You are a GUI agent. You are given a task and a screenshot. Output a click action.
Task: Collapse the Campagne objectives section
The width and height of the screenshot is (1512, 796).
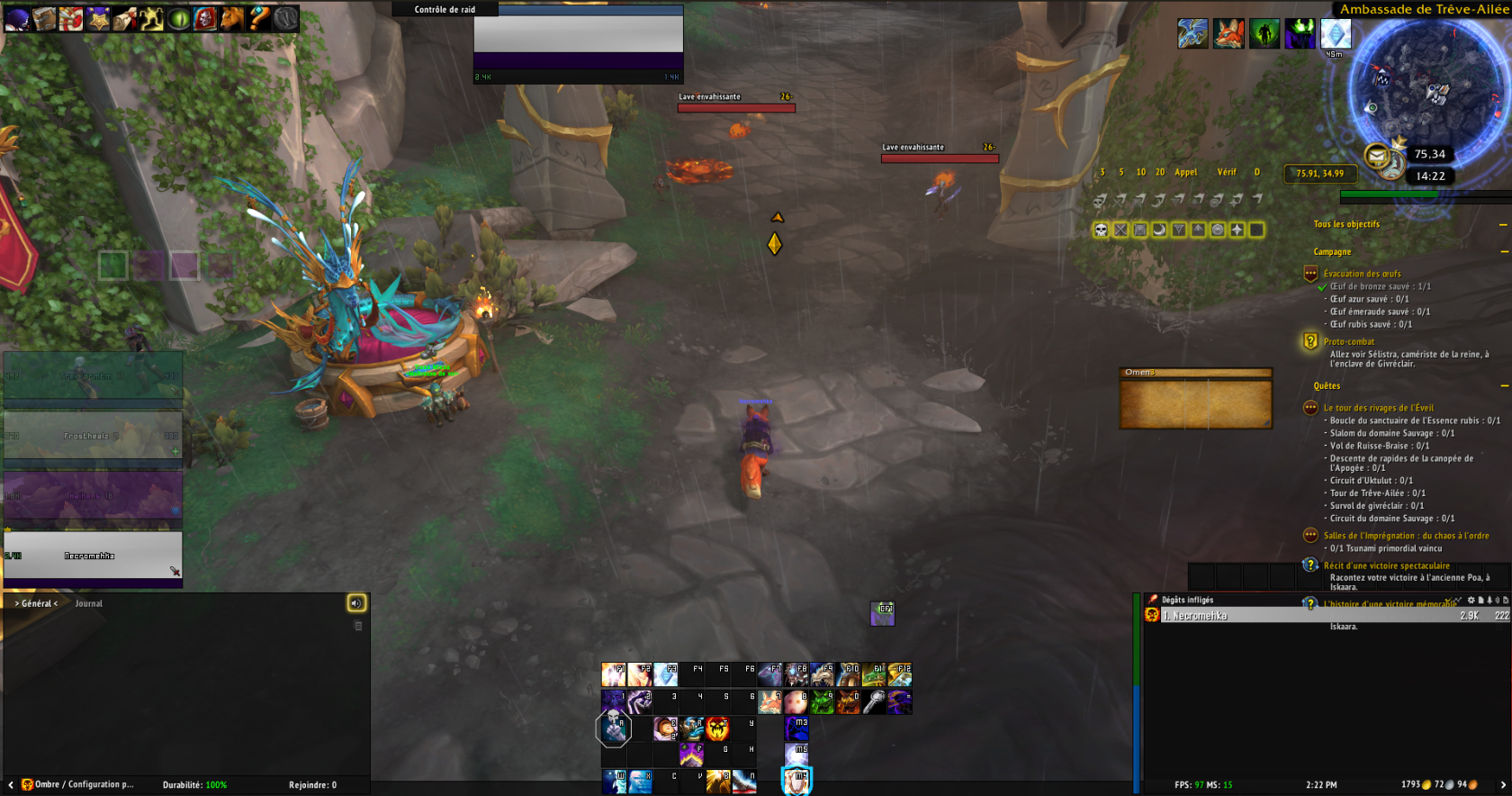pos(1503,252)
